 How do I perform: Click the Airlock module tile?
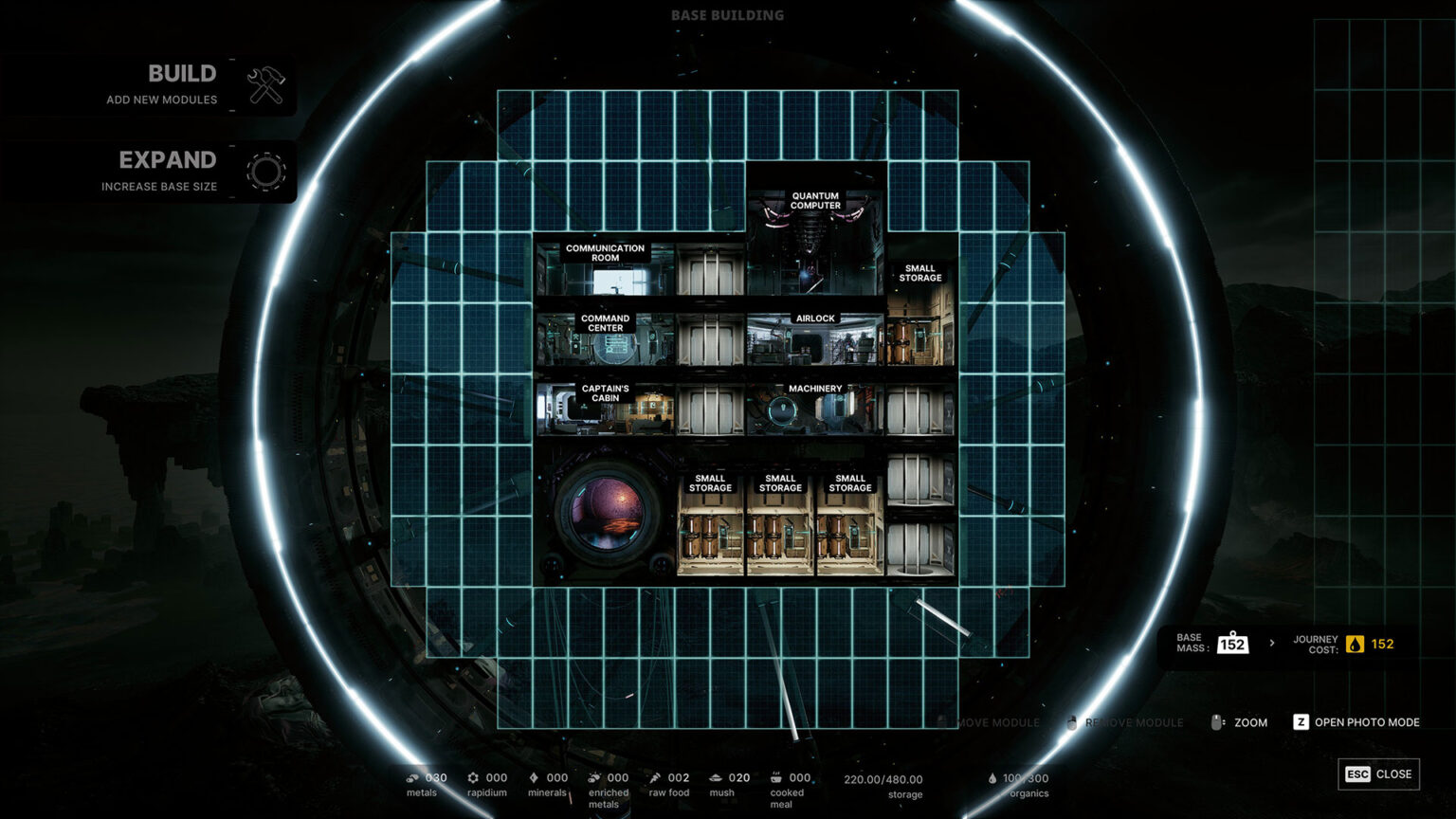coord(813,341)
